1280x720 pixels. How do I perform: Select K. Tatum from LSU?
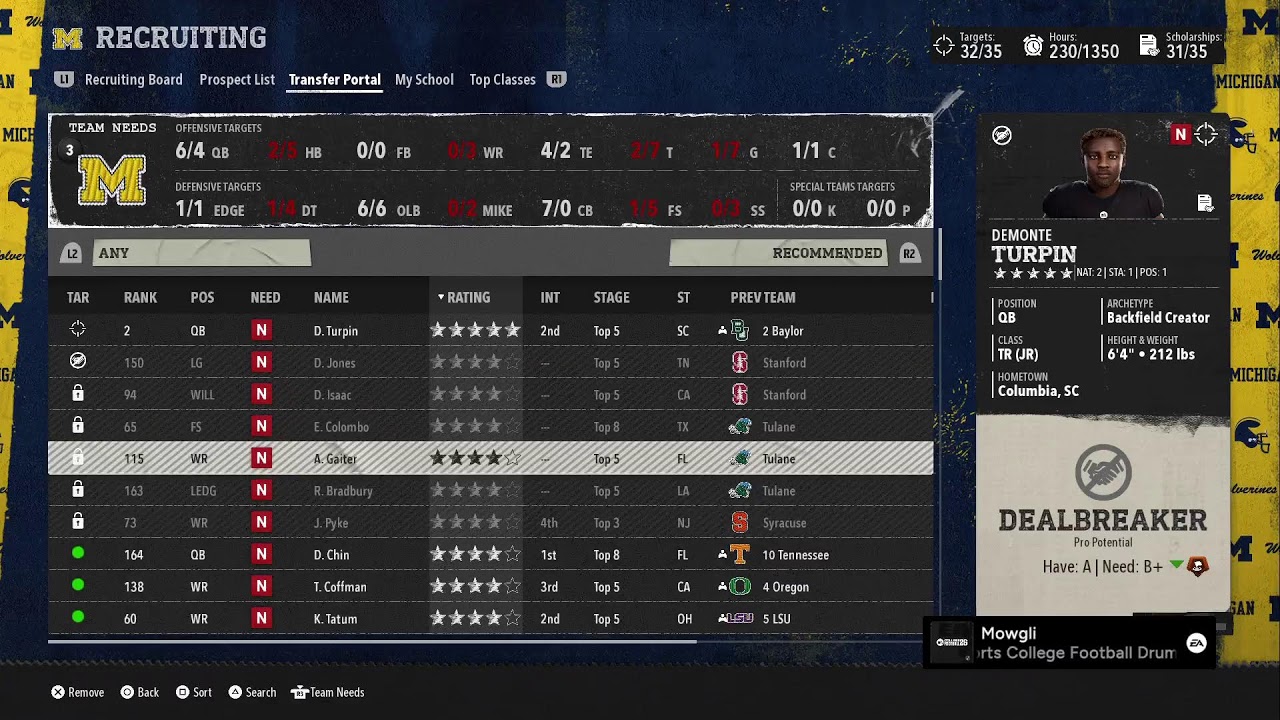pos(335,619)
